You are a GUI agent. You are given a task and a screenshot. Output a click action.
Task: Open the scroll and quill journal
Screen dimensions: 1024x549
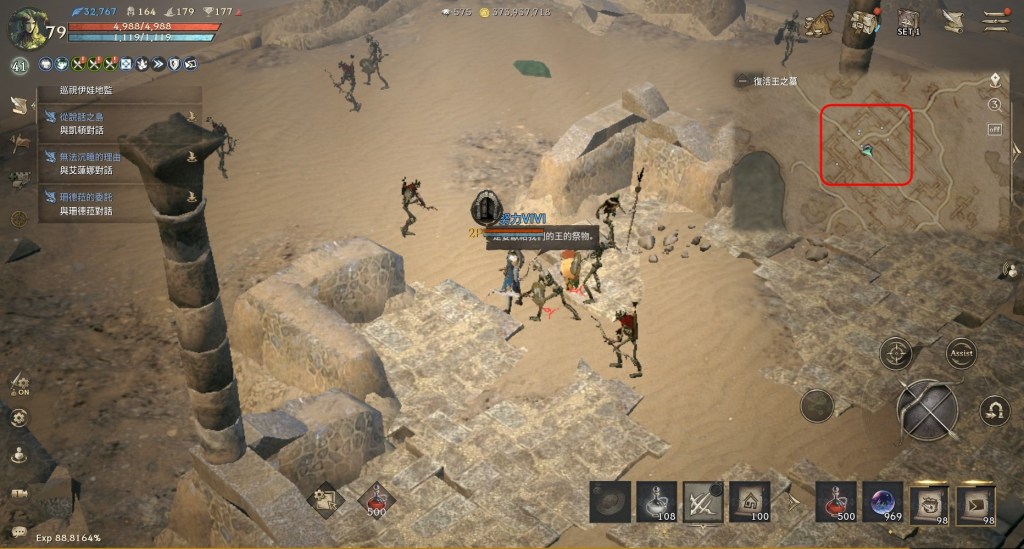point(953,22)
